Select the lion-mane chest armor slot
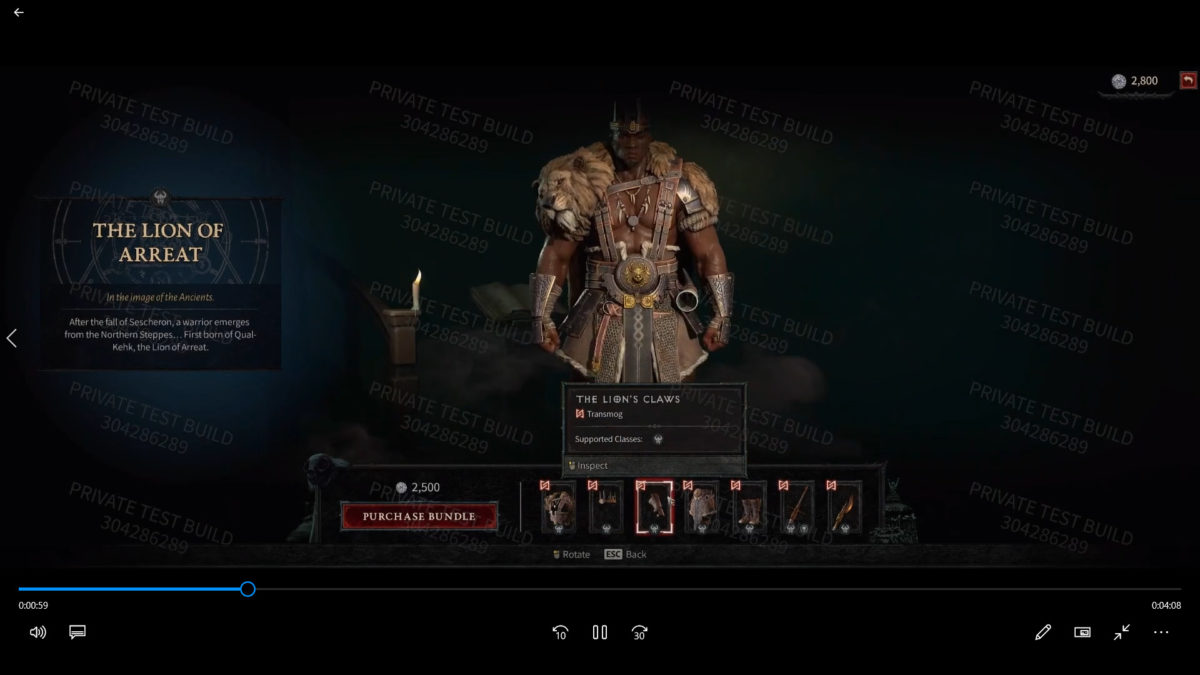The image size is (1200, 675). 558,509
